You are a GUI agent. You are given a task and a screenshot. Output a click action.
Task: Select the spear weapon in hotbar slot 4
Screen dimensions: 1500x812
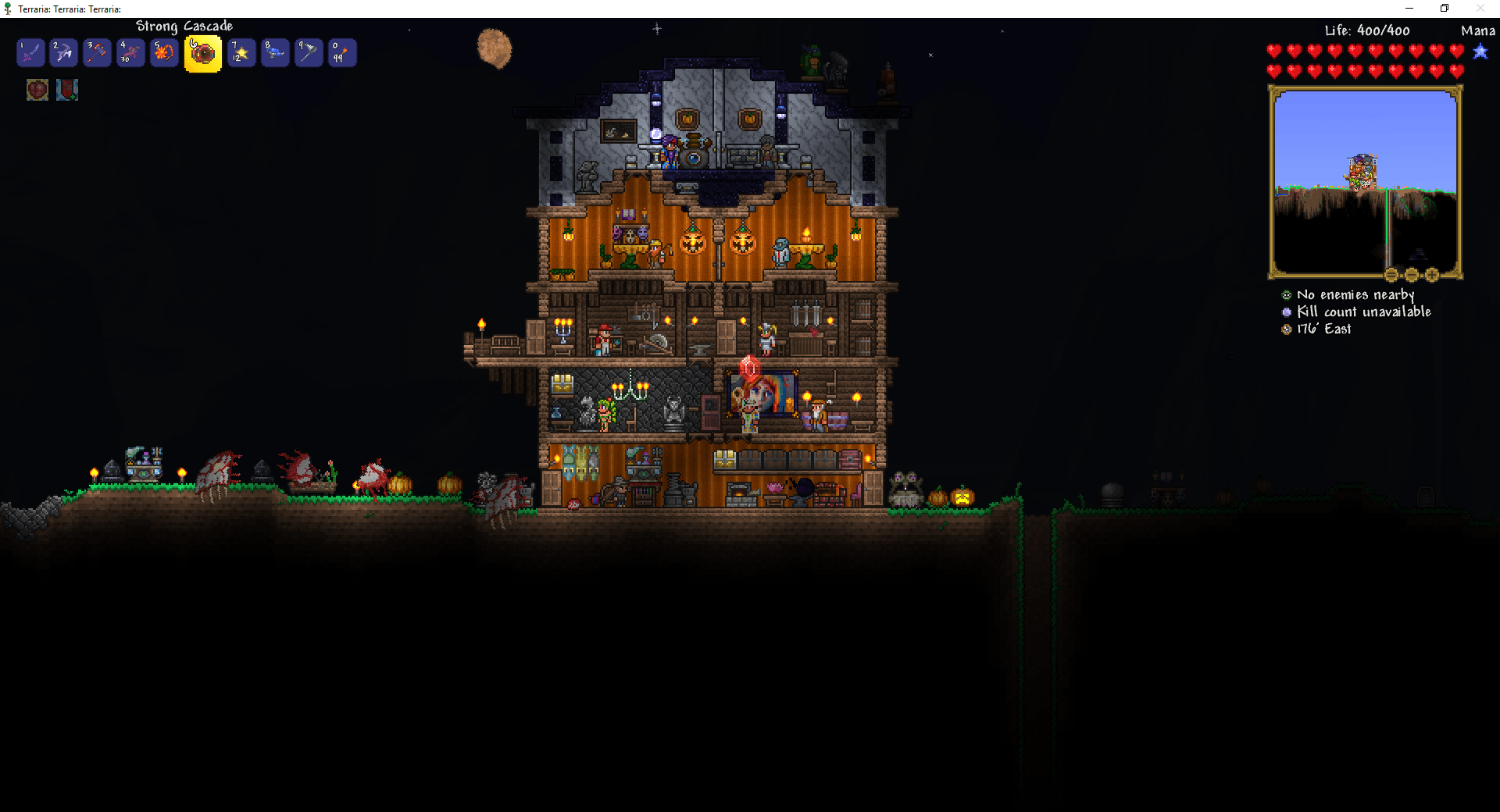pyautogui.click(x=130, y=52)
